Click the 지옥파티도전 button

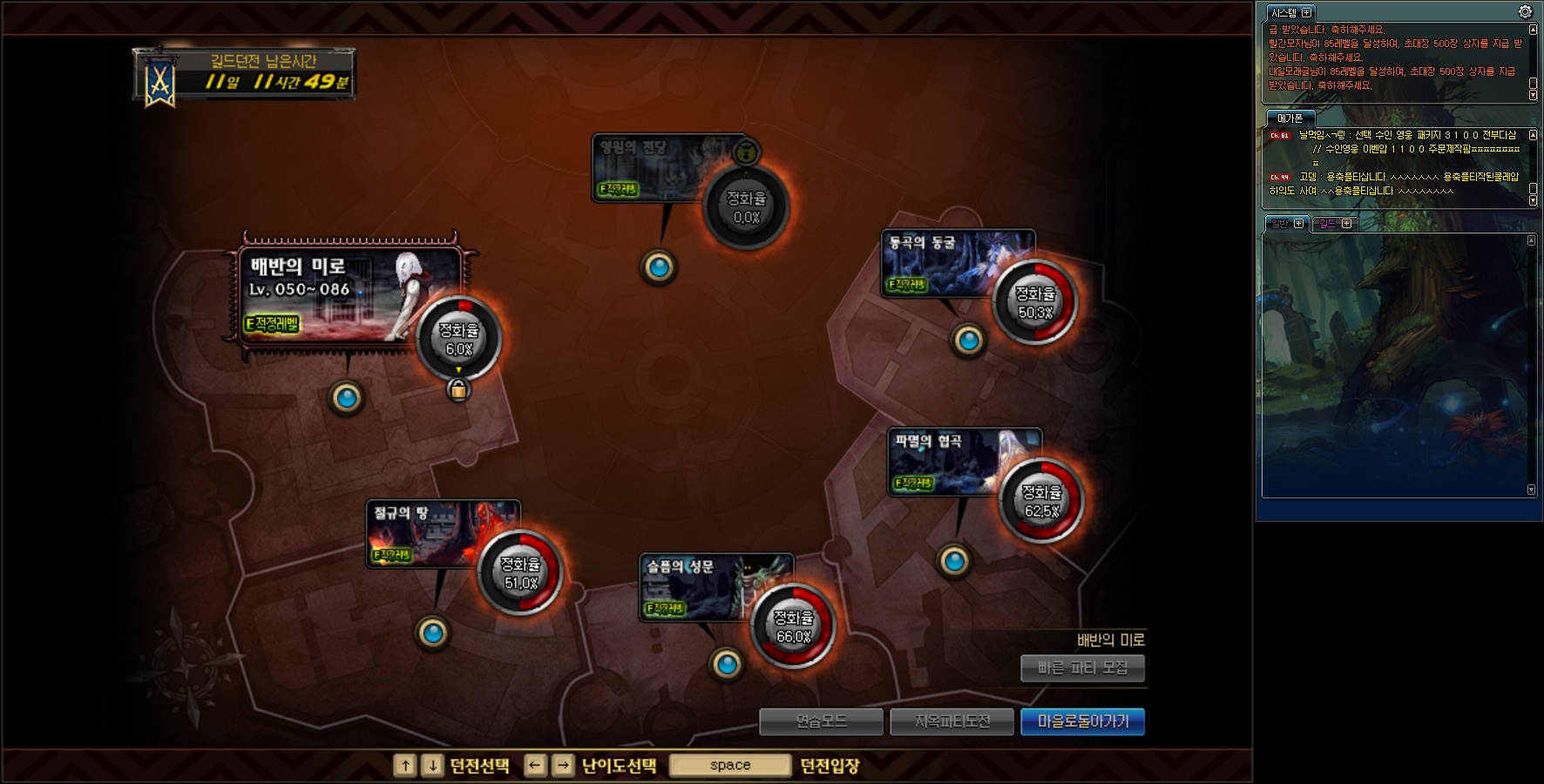click(951, 721)
